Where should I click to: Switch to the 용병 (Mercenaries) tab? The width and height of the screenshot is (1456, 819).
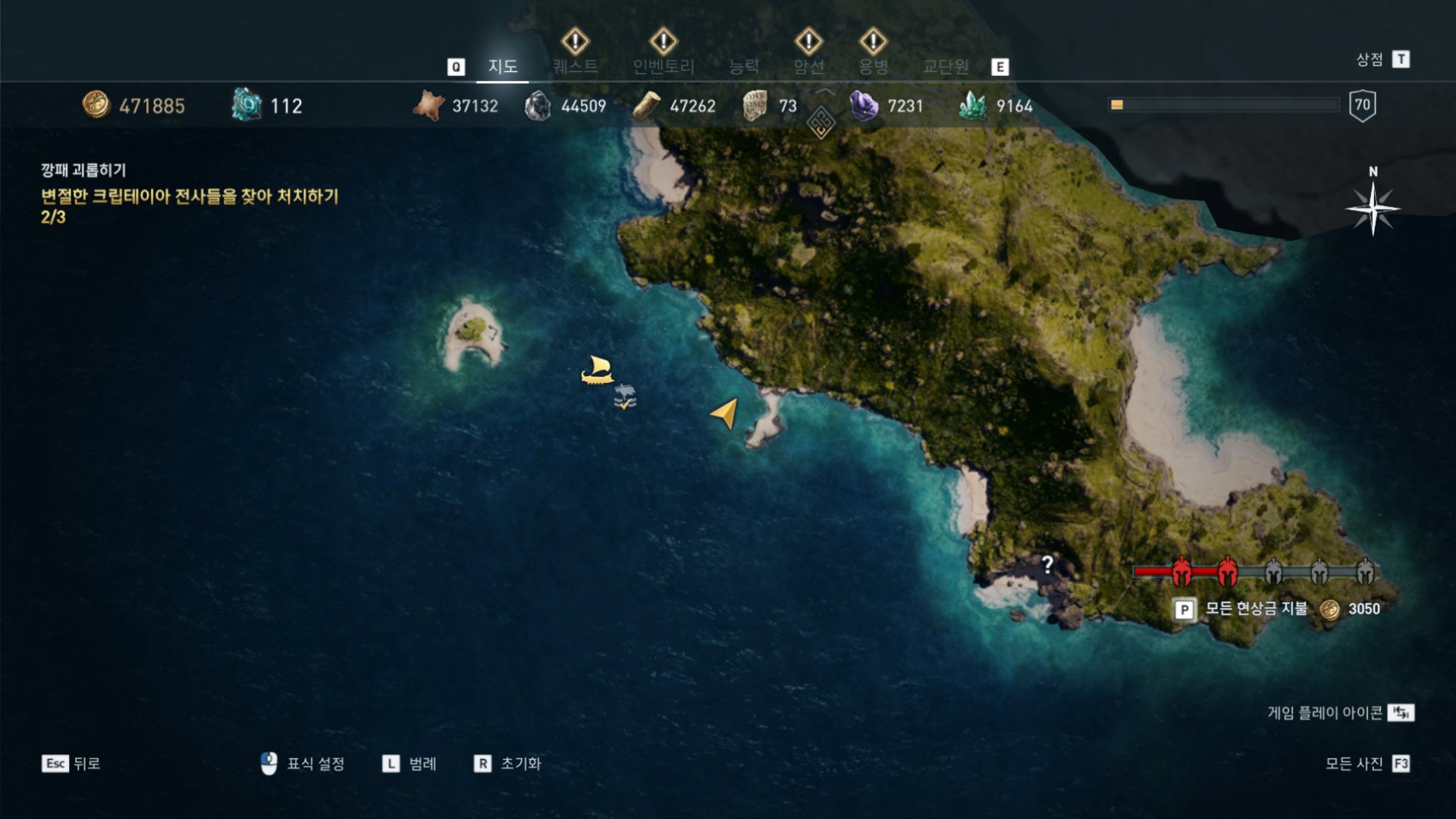(x=873, y=67)
